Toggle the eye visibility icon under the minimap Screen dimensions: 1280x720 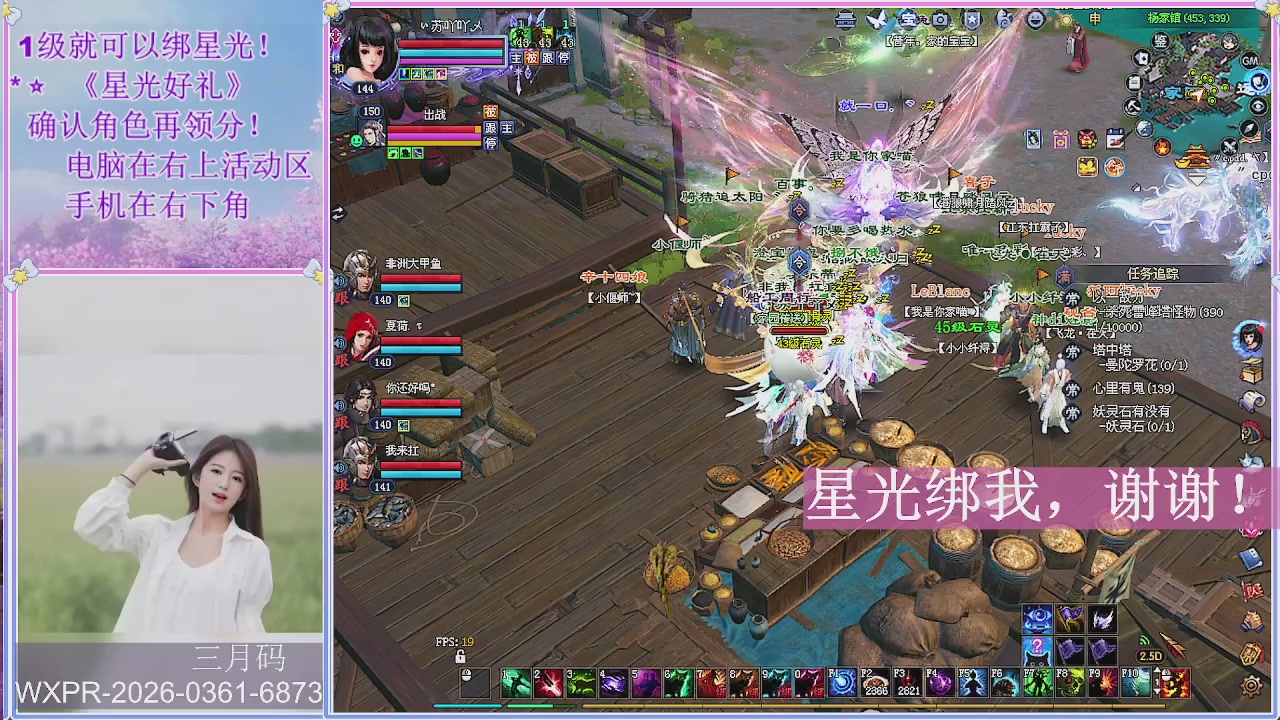[x=1257, y=105]
